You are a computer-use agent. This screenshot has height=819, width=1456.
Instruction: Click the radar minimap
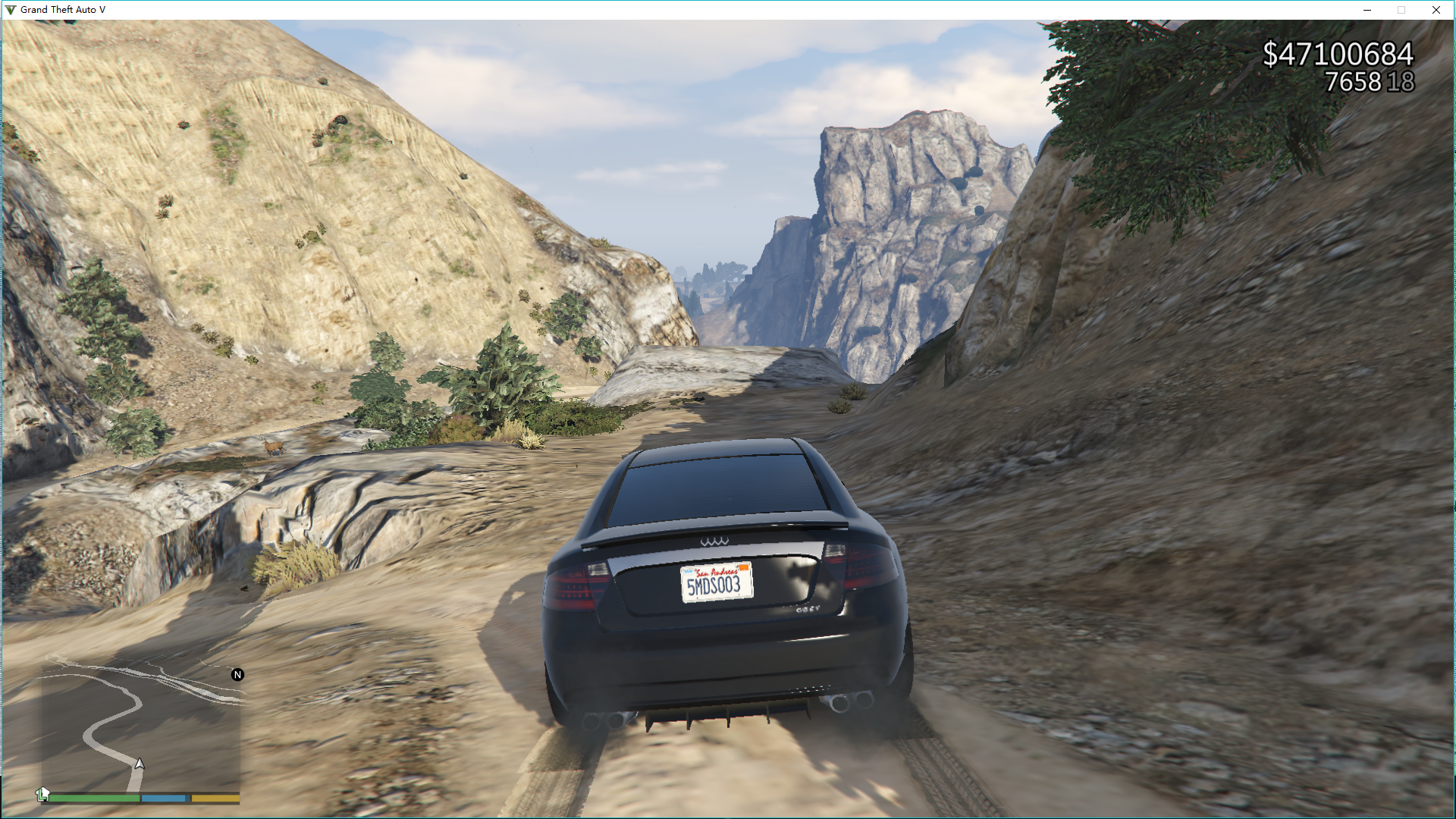(x=141, y=726)
